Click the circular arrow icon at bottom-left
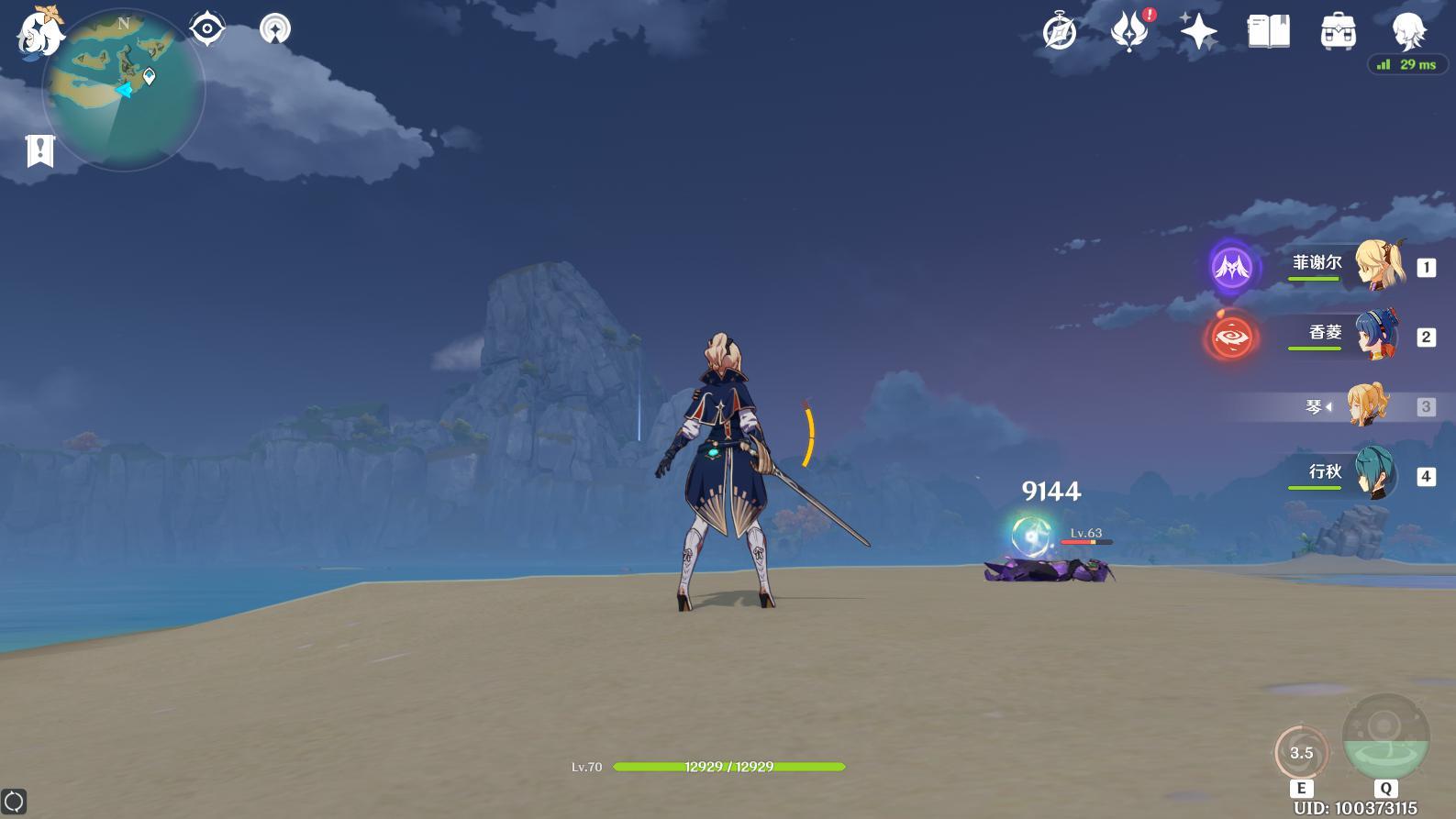 coord(14,802)
